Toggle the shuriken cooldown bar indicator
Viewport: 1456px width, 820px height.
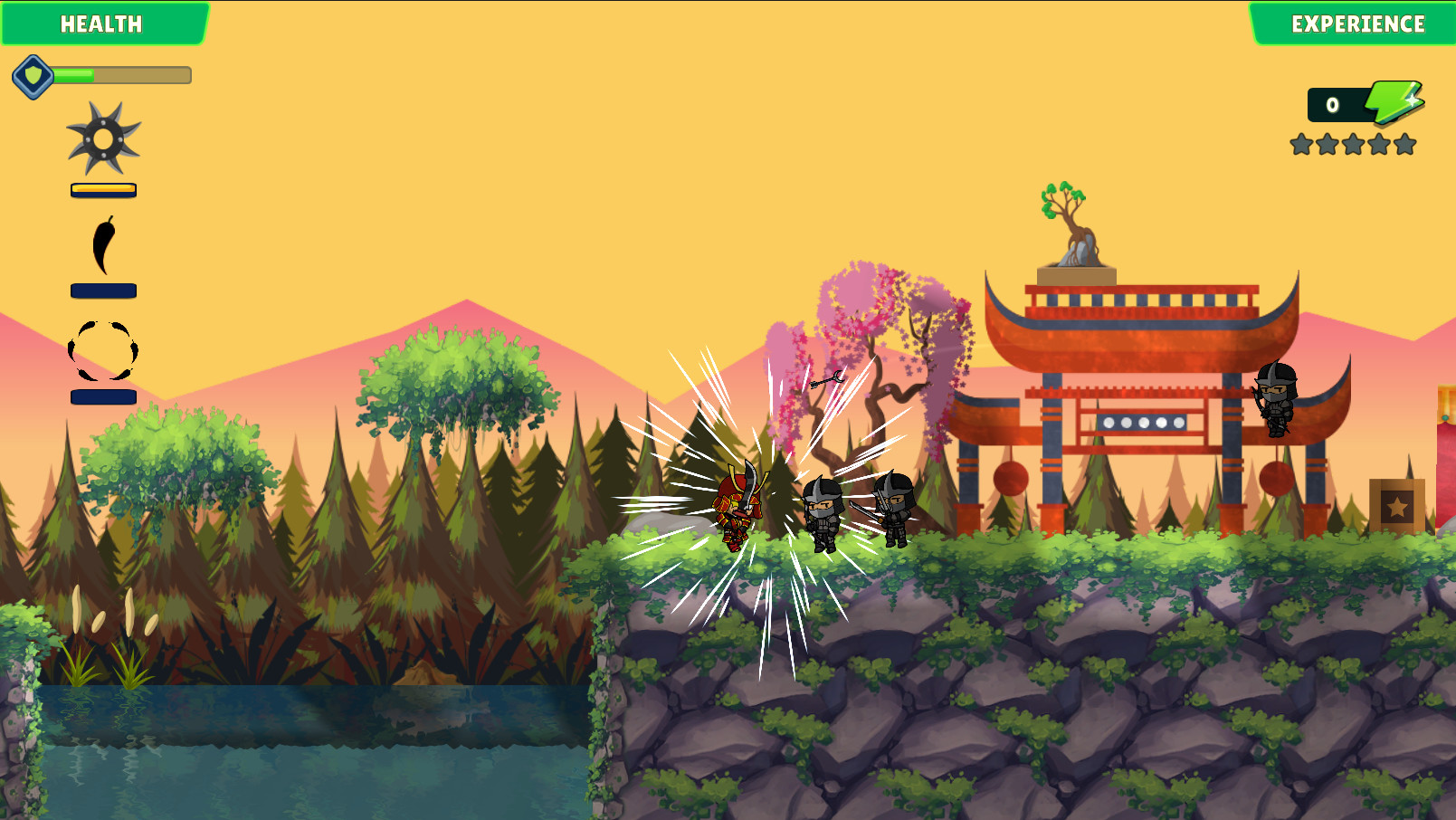103,189
